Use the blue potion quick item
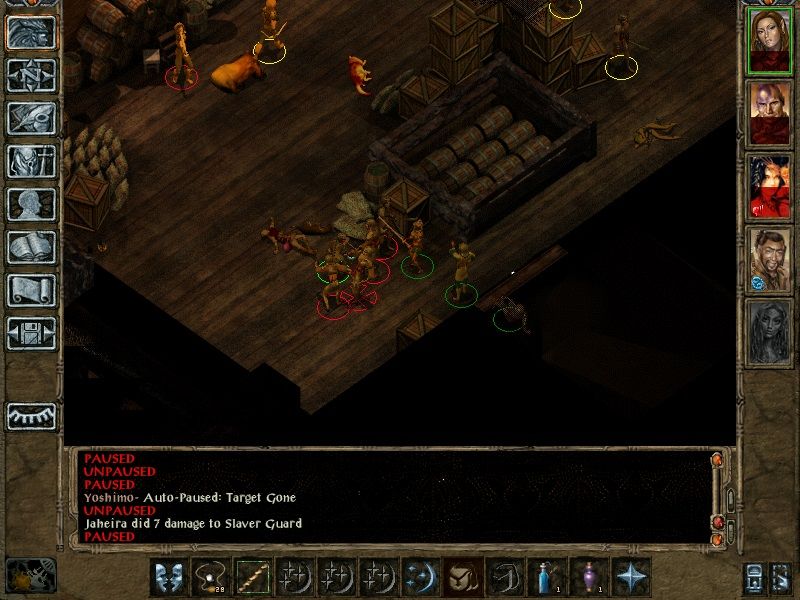This screenshot has height=600, width=800. tap(547, 577)
